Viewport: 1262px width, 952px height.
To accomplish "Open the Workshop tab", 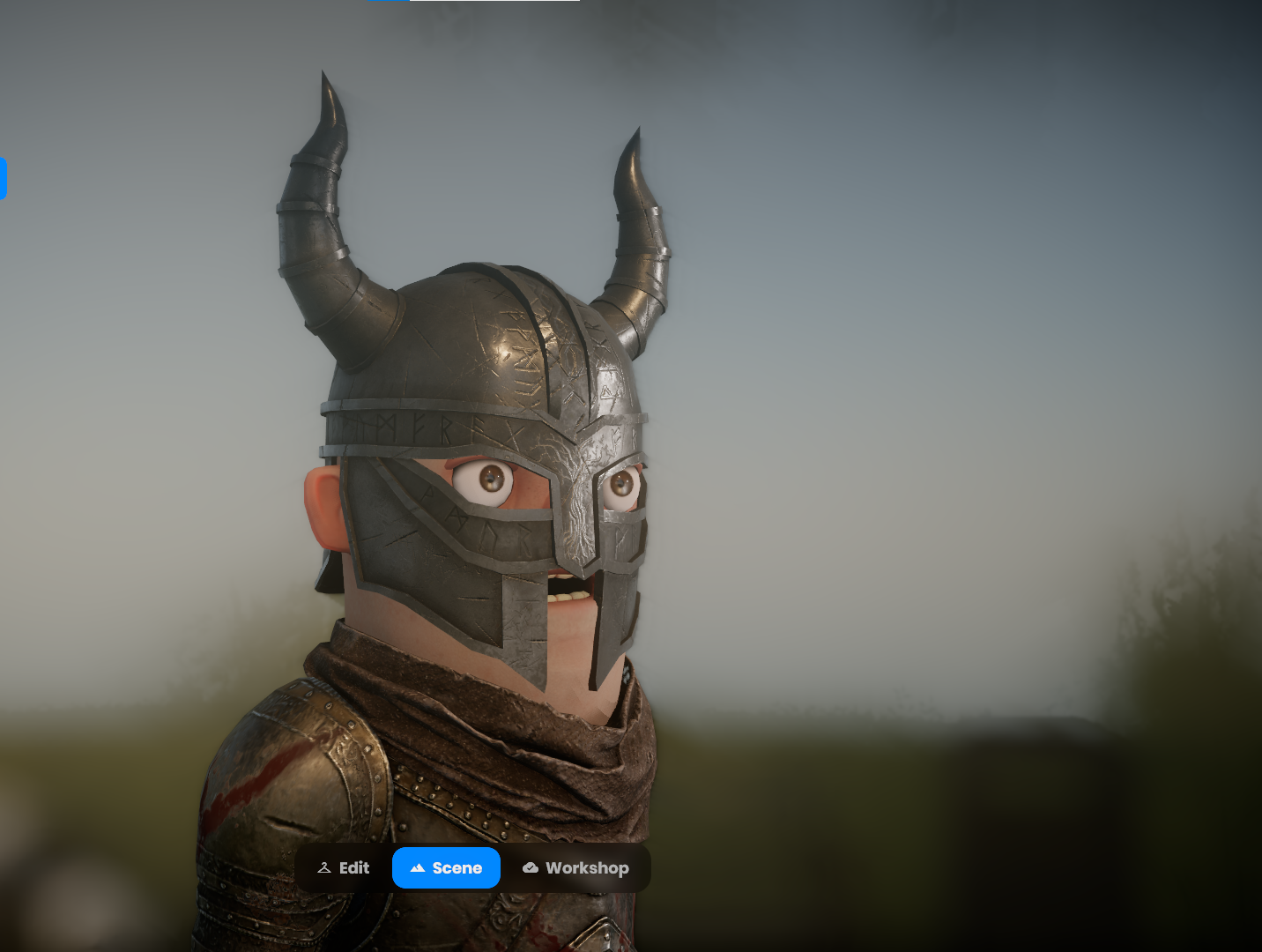I will pos(575,868).
